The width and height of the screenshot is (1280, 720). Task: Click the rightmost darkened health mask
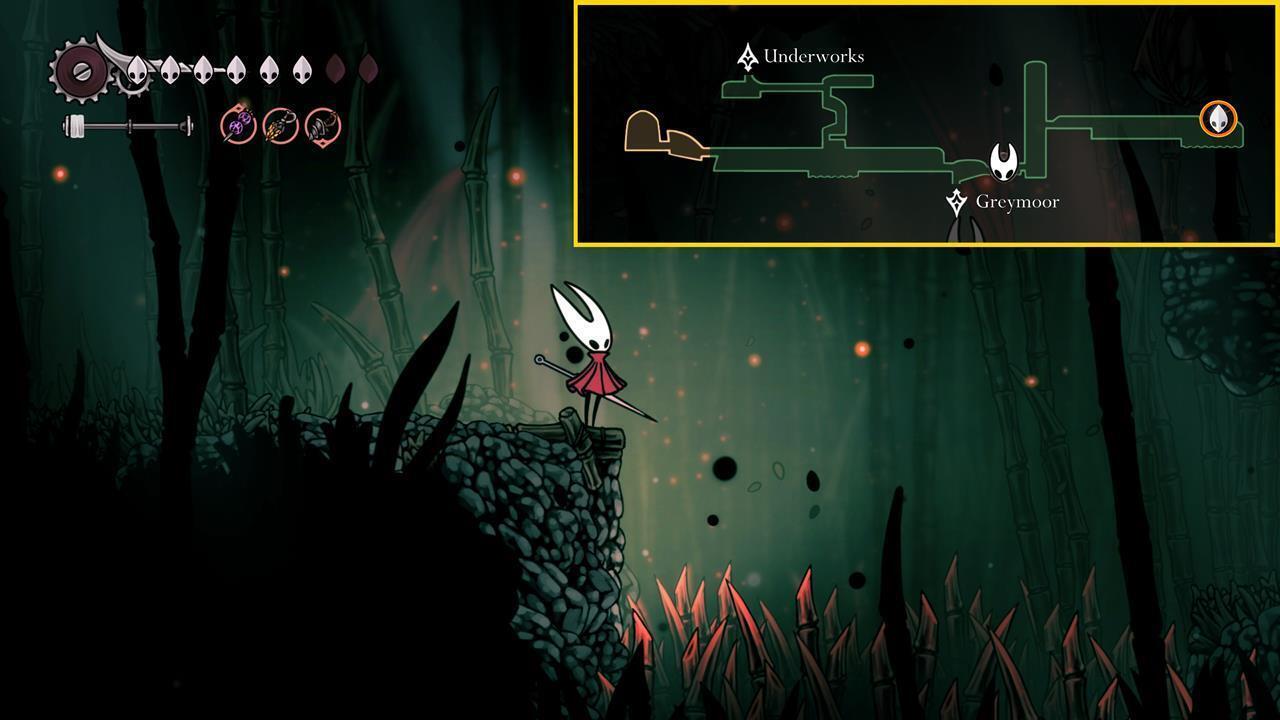(x=370, y=69)
